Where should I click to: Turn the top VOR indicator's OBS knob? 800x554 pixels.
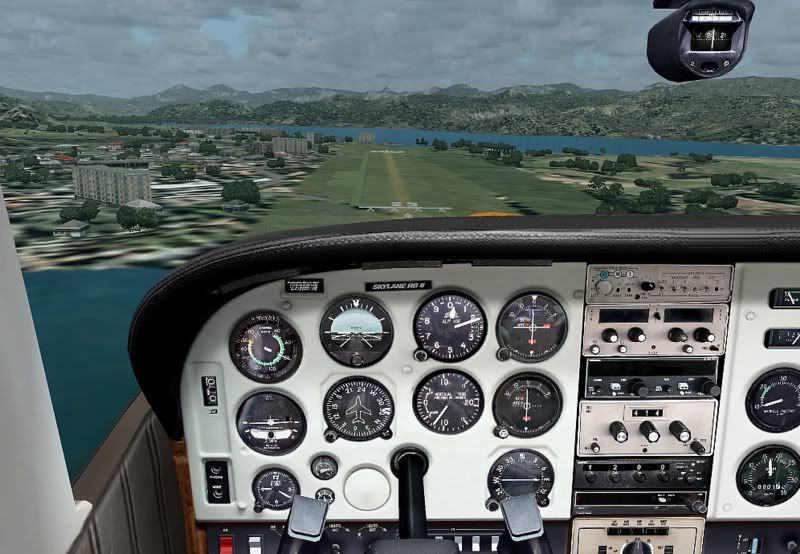click(x=505, y=354)
